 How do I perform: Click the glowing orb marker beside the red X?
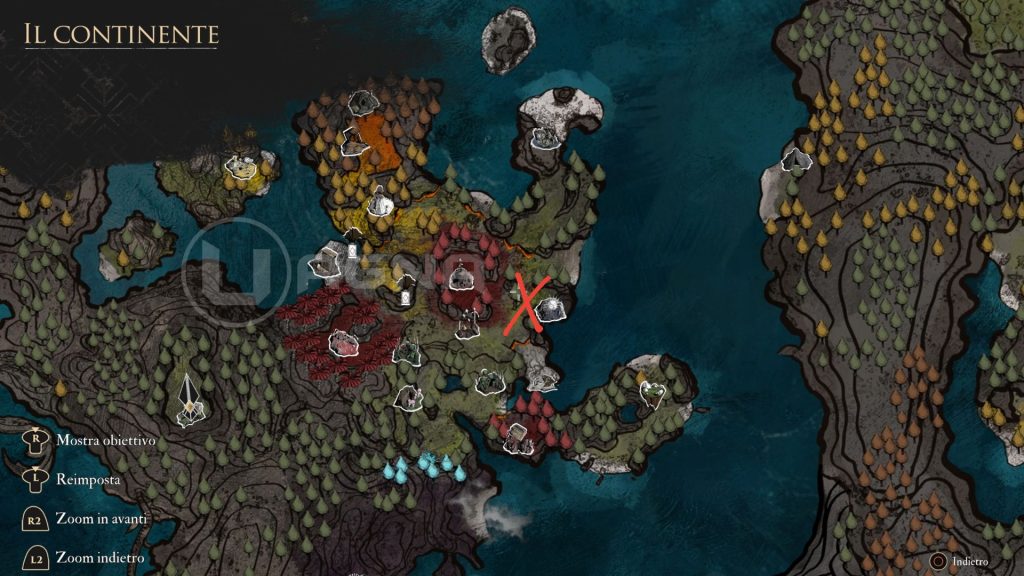[550, 310]
